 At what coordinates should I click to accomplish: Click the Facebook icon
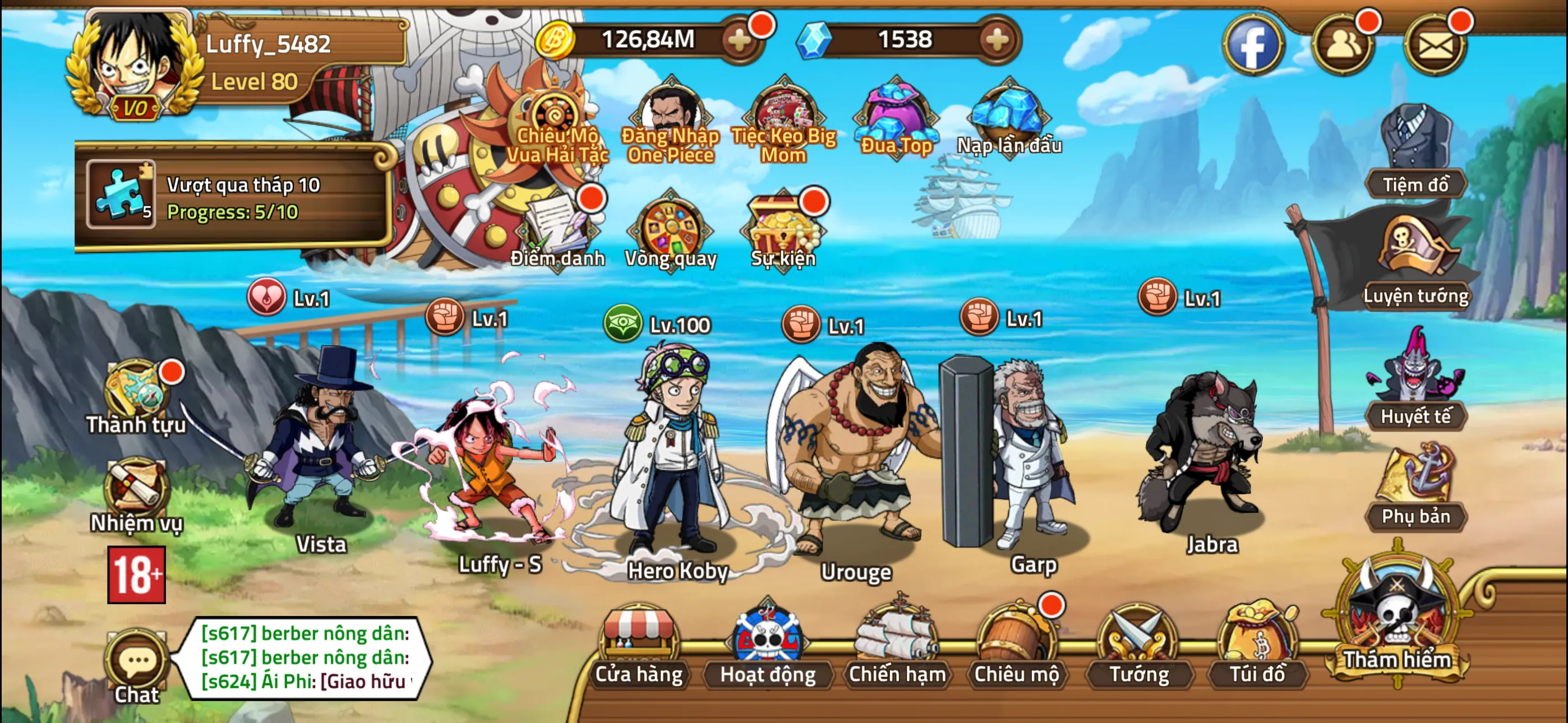pyautogui.click(x=1253, y=44)
